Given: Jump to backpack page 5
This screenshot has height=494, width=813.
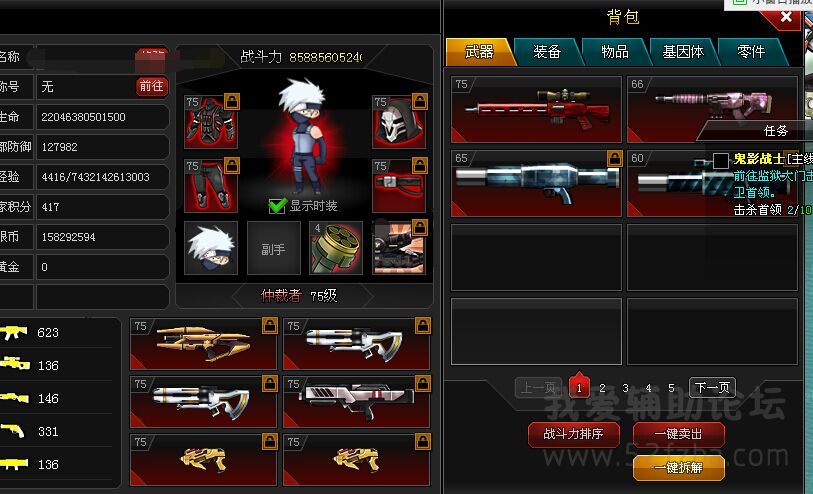Looking at the screenshot, I should [x=671, y=388].
